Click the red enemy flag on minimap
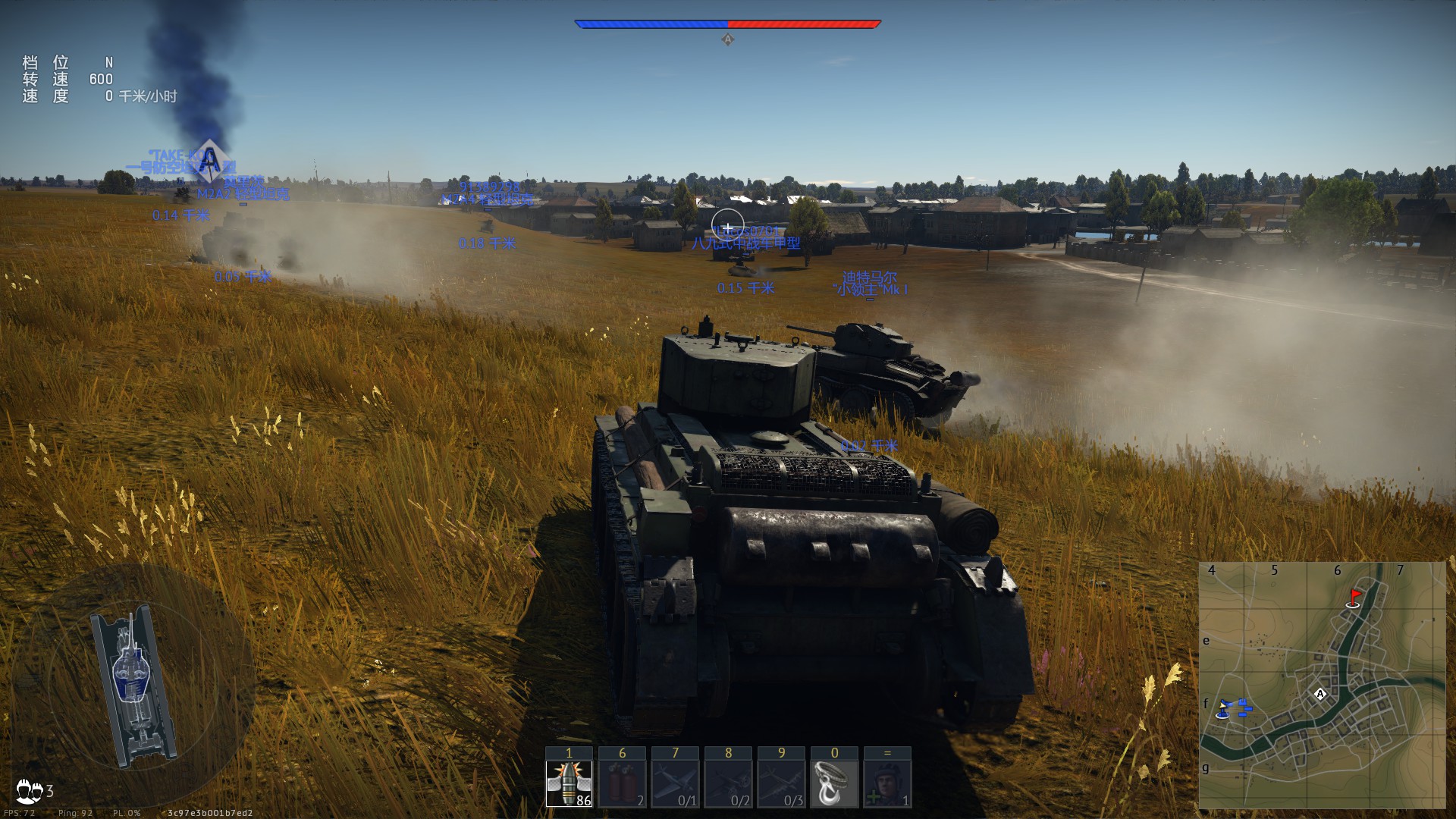This screenshot has height=819, width=1456. 1354,598
